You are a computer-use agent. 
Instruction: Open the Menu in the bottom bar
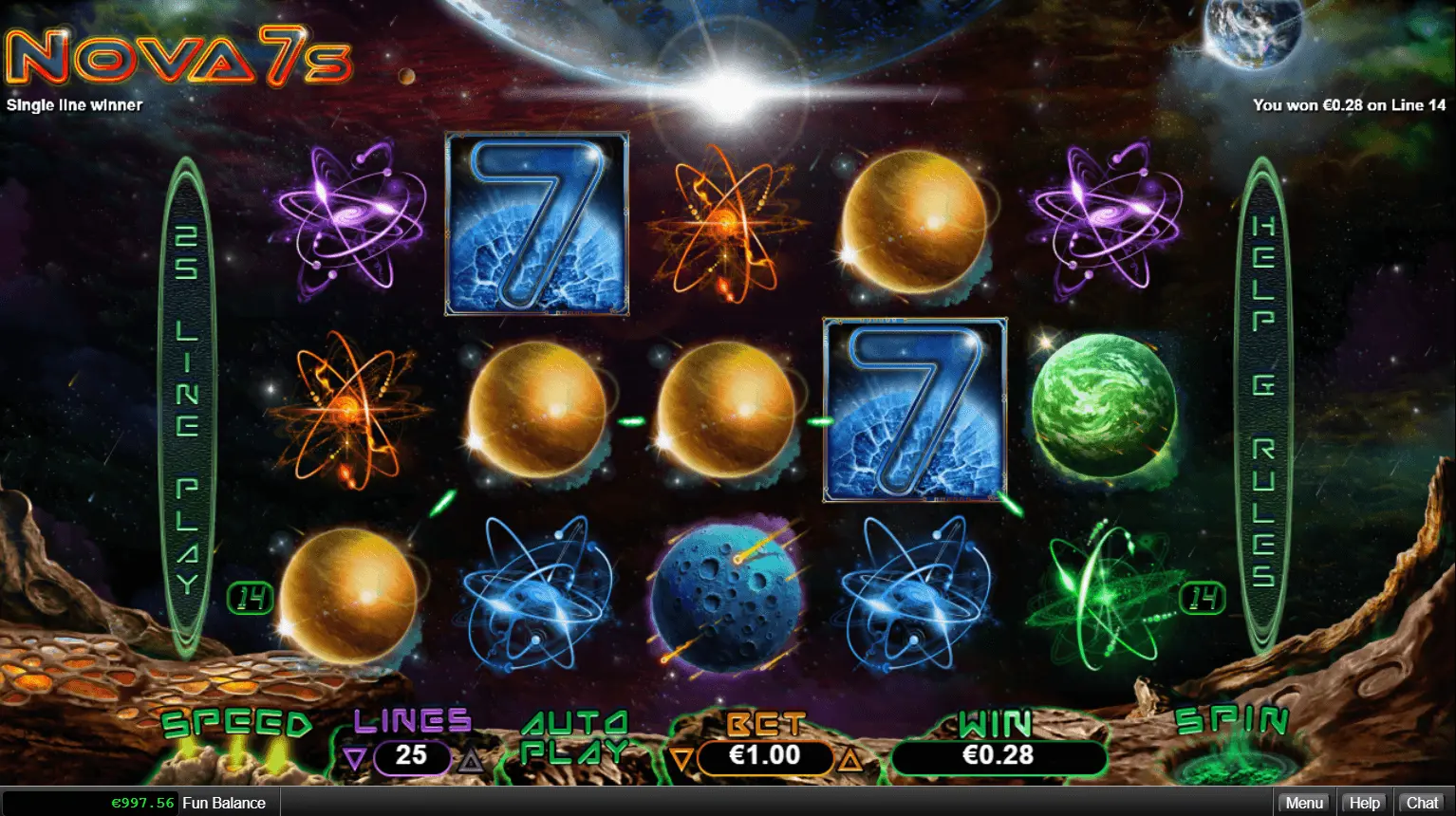pyautogui.click(x=1303, y=803)
